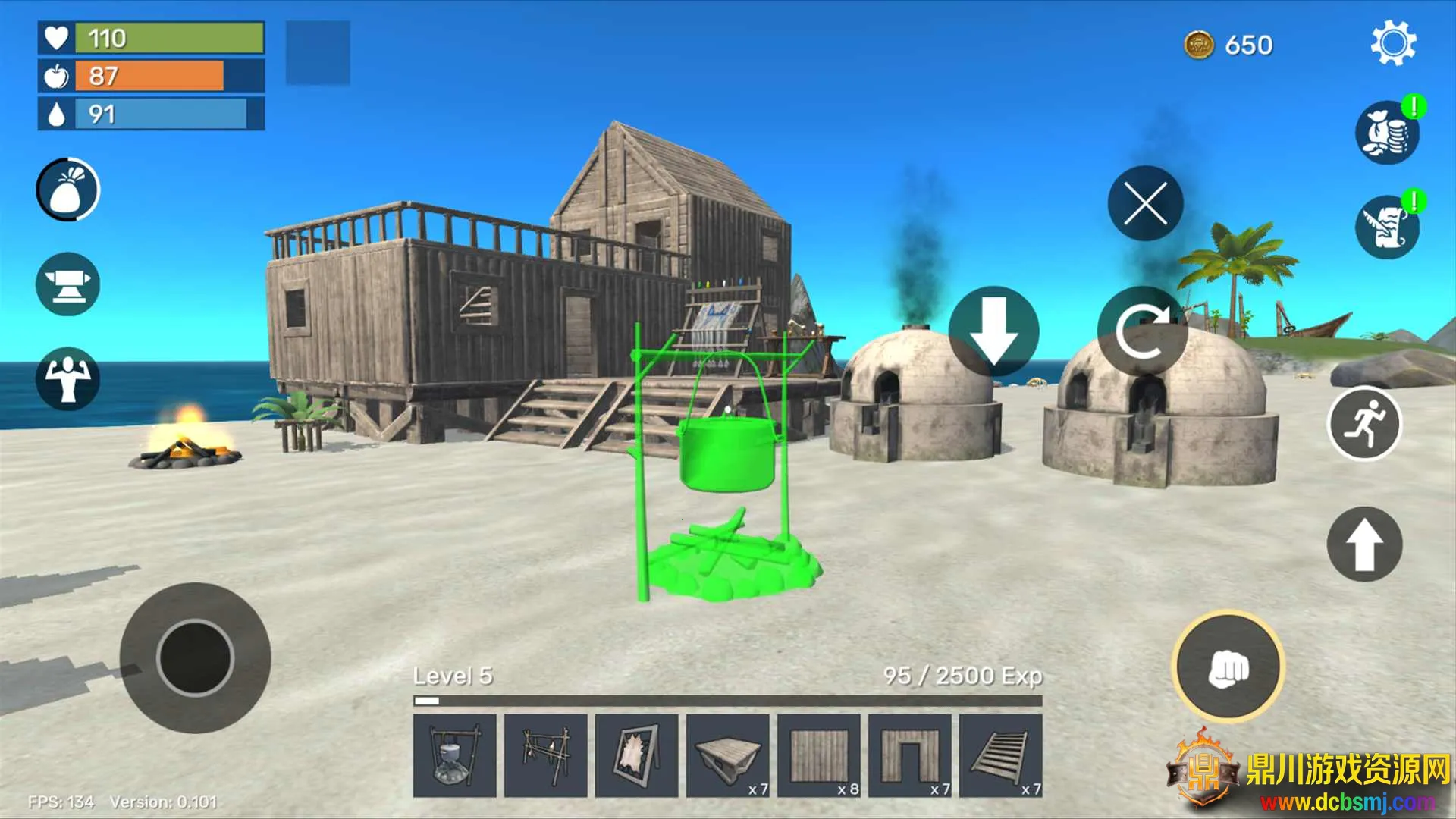This screenshot has height=819, width=1456.
Task: Open the inventory bag
Action: (x=68, y=190)
